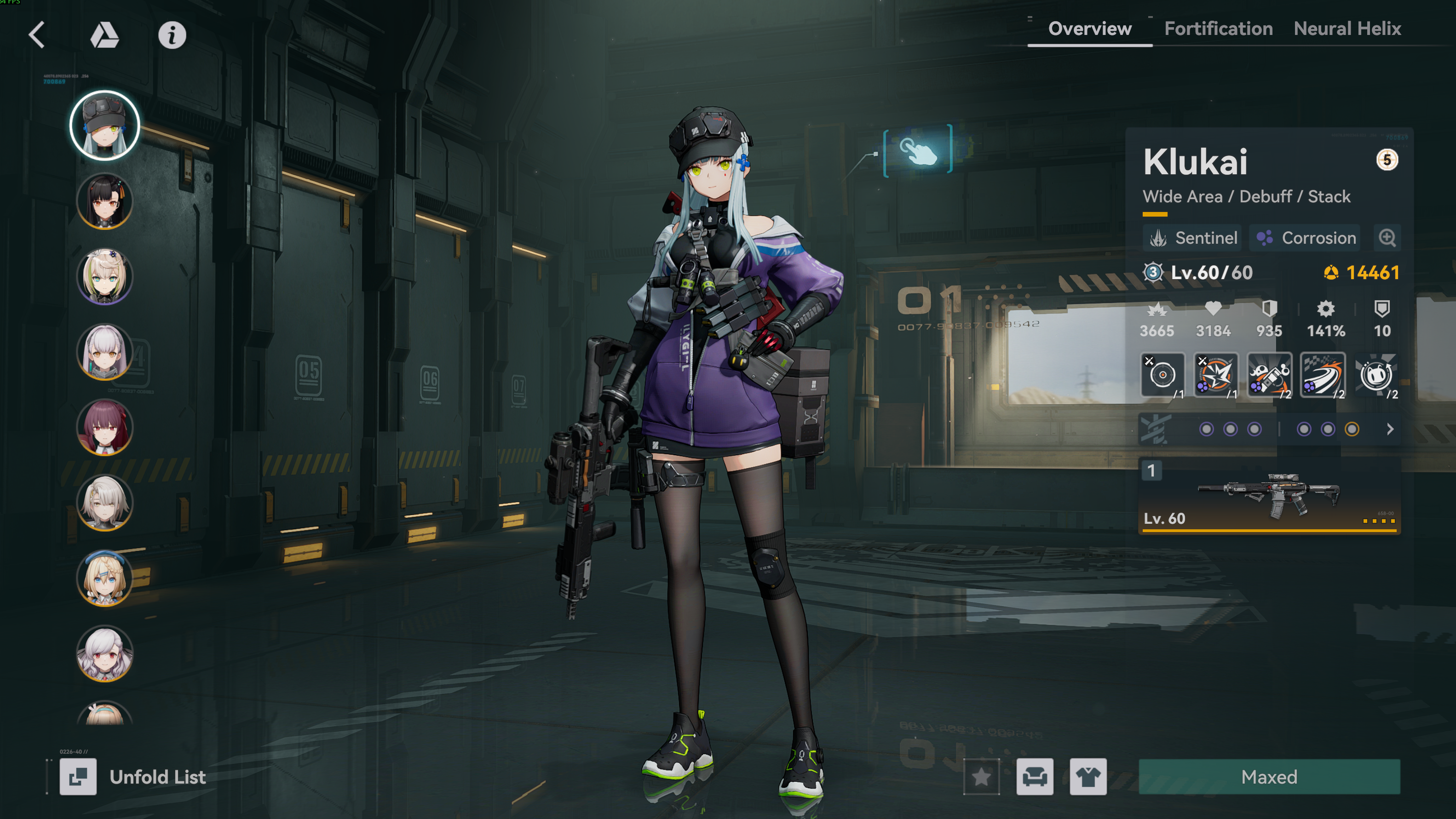The image size is (1456, 819).
Task: Select the target reticle skill icon
Action: [x=1162, y=375]
